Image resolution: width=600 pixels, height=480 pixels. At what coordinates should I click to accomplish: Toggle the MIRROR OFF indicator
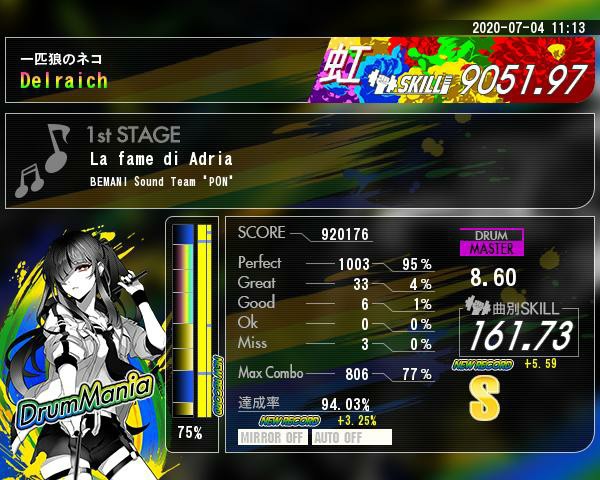click(273, 437)
